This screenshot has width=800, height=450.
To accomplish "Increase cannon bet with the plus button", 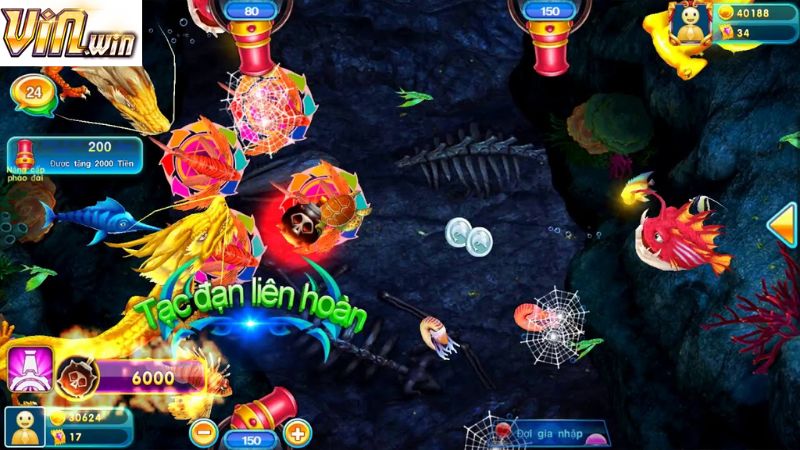I will [297, 433].
